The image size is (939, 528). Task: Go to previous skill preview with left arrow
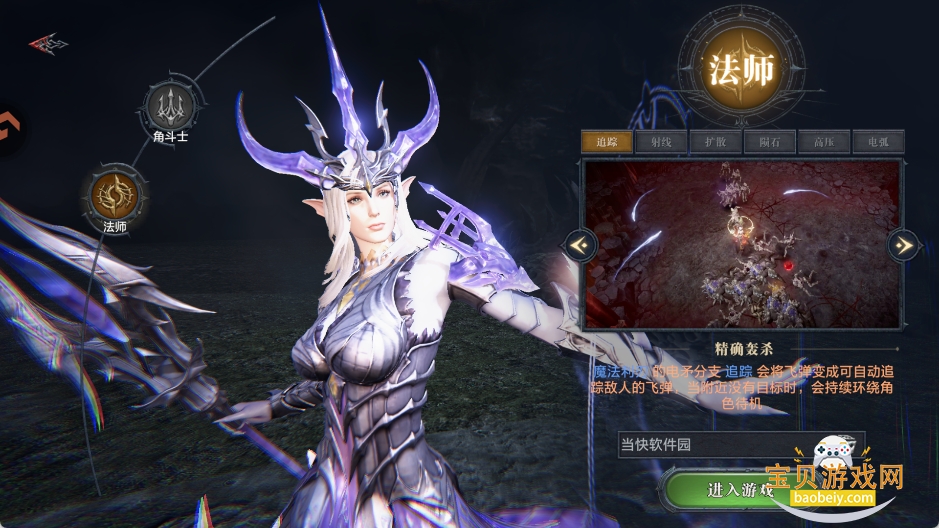point(580,243)
